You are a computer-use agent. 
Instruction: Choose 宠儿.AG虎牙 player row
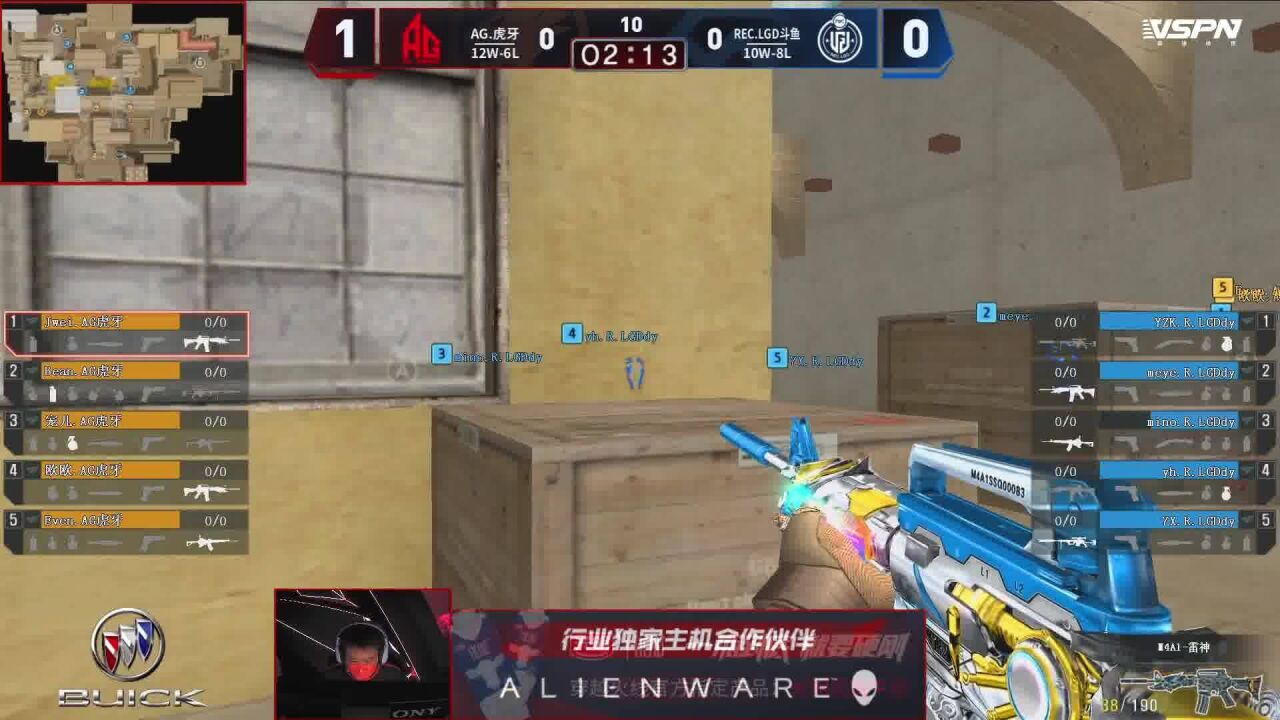(x=127, y=432)
